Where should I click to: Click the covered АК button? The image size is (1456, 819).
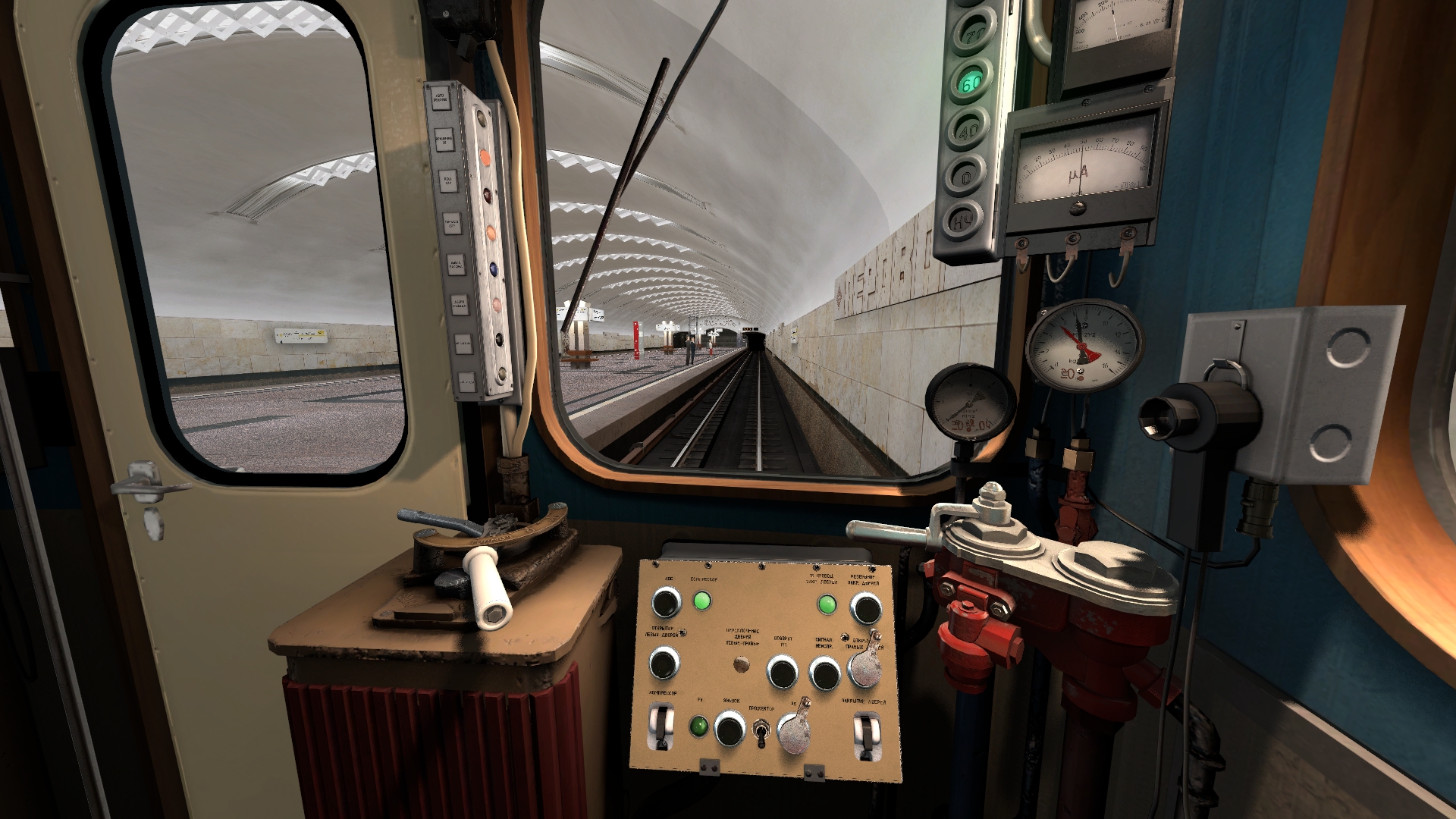(x=793, y=732)
